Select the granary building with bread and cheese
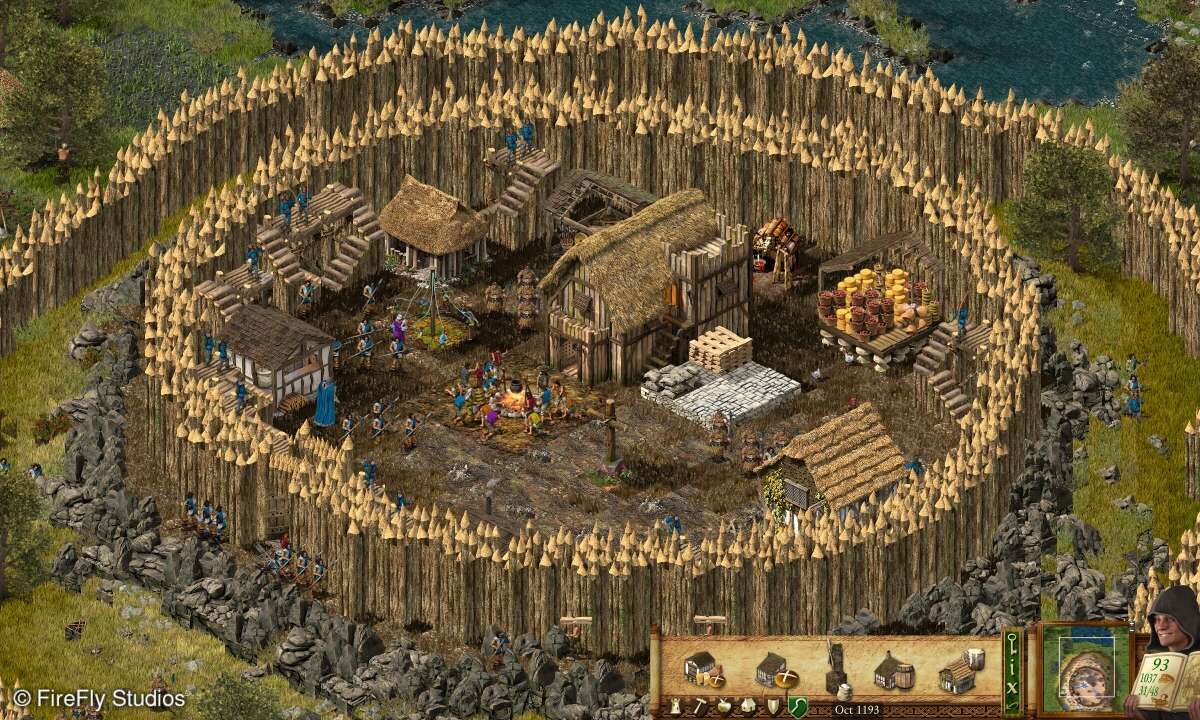The height and width of the screenshot is (720, 1200). tap(704, 667)
